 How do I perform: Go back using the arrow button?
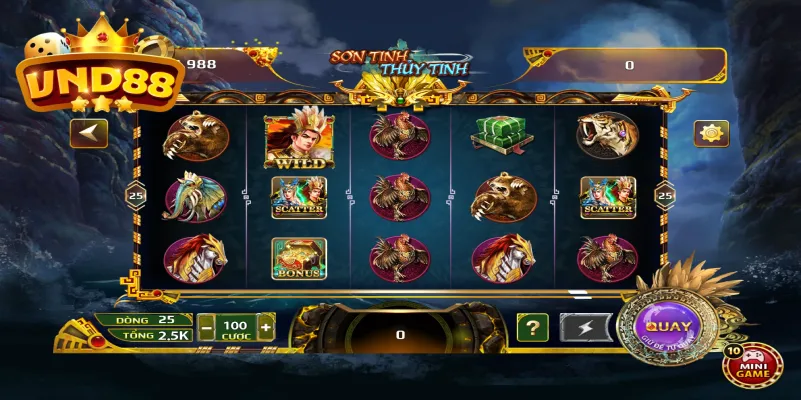click(88, 133)
